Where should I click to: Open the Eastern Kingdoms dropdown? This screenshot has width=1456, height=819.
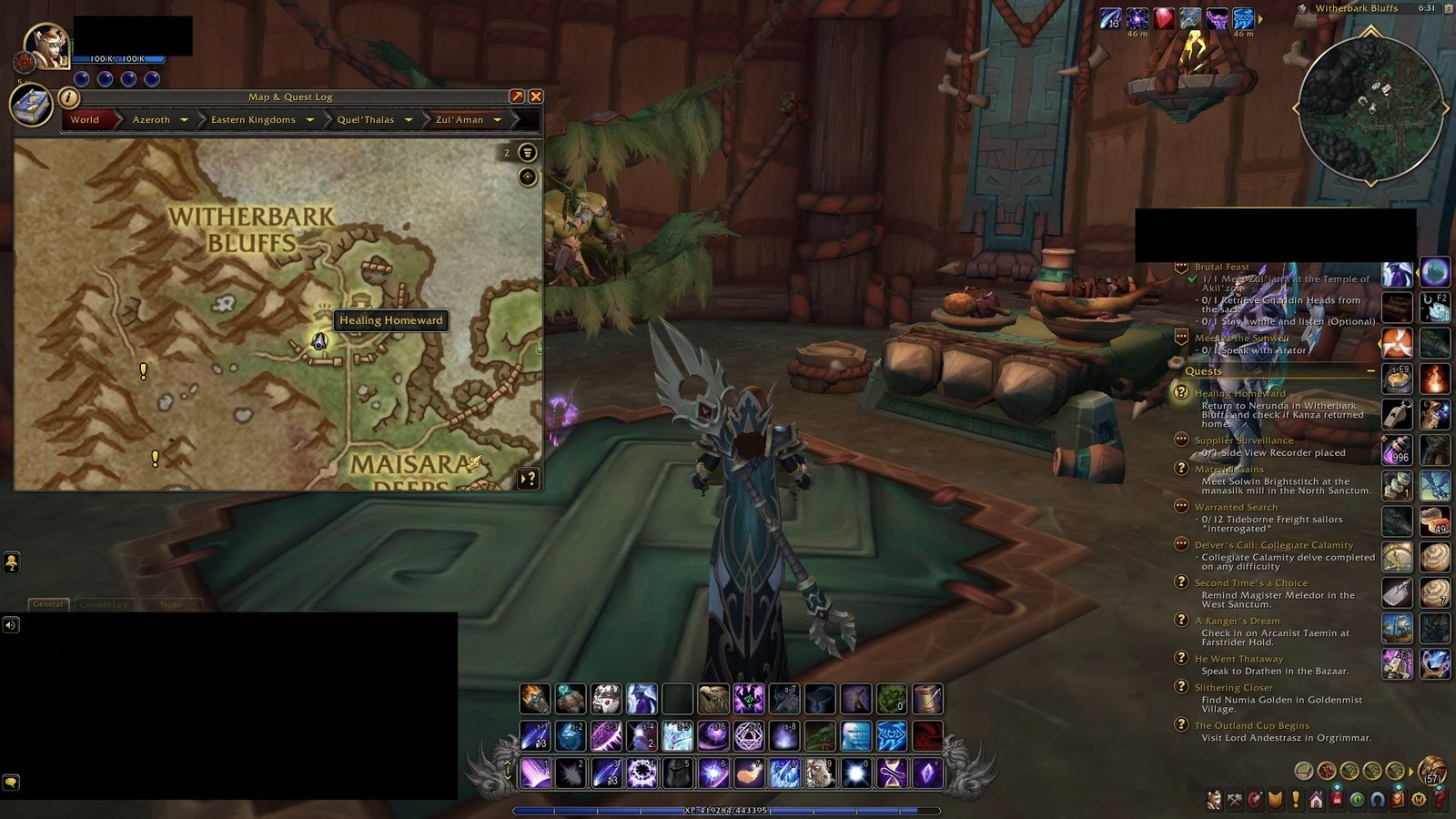pos(310,119)
